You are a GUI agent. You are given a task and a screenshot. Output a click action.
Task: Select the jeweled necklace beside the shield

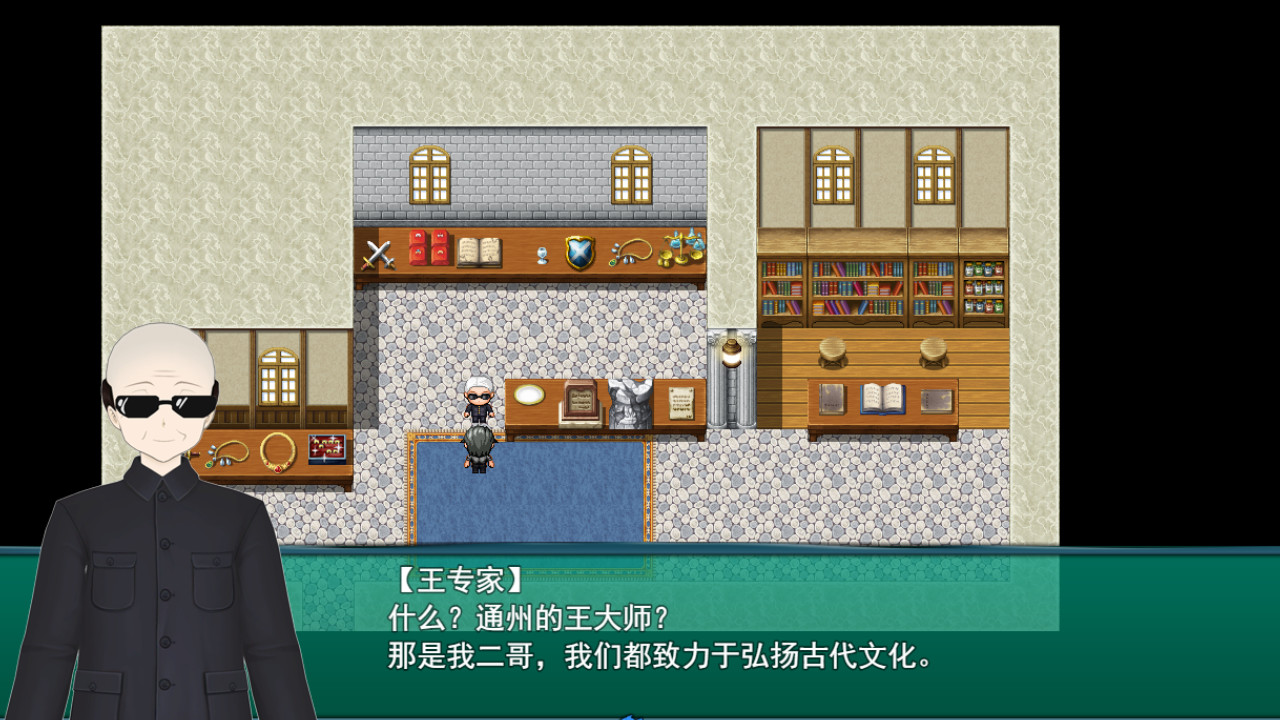pyautogui.click(x=629, y=253)
